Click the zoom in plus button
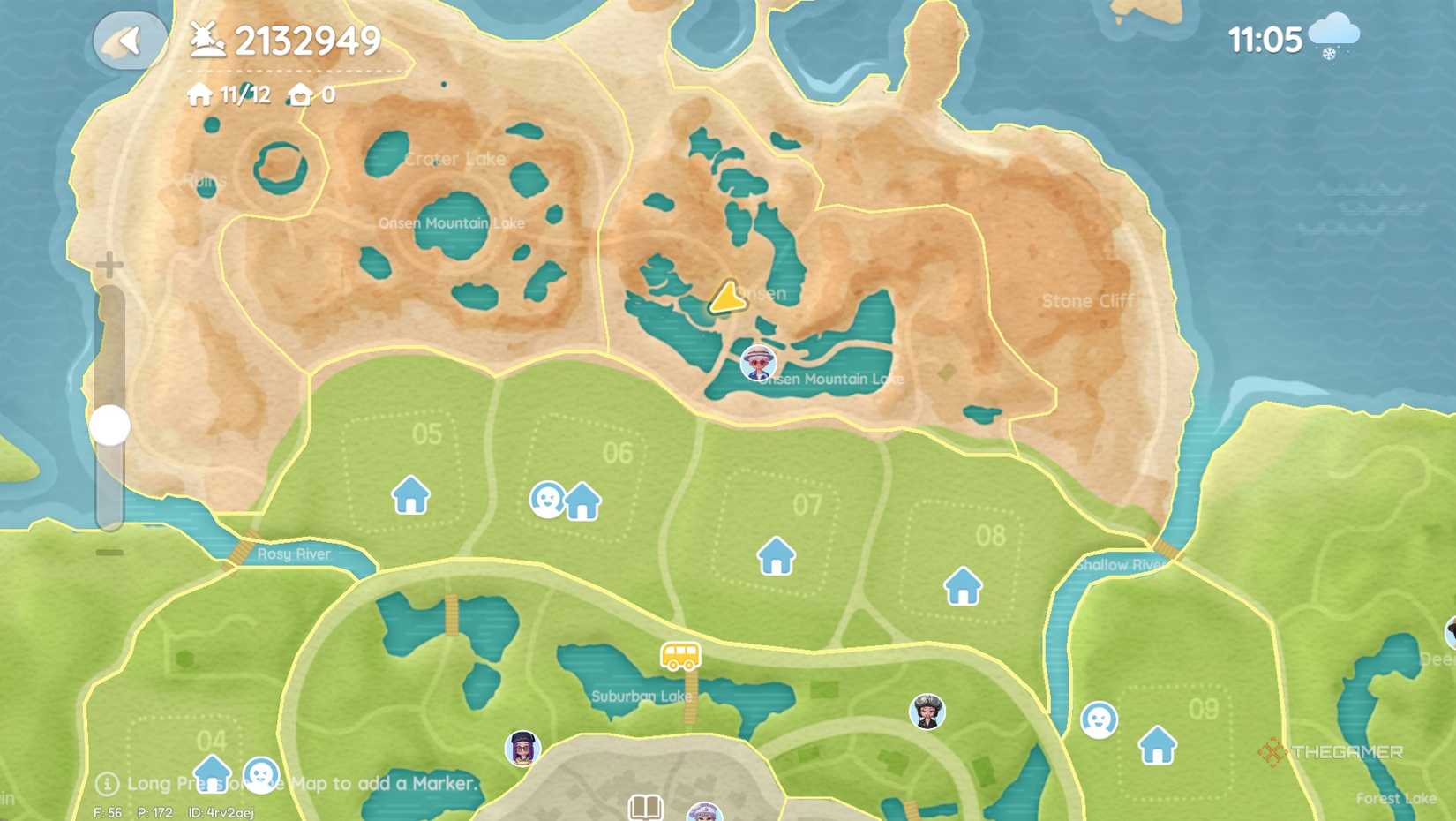1456x821 pixels. coord(108,262)
